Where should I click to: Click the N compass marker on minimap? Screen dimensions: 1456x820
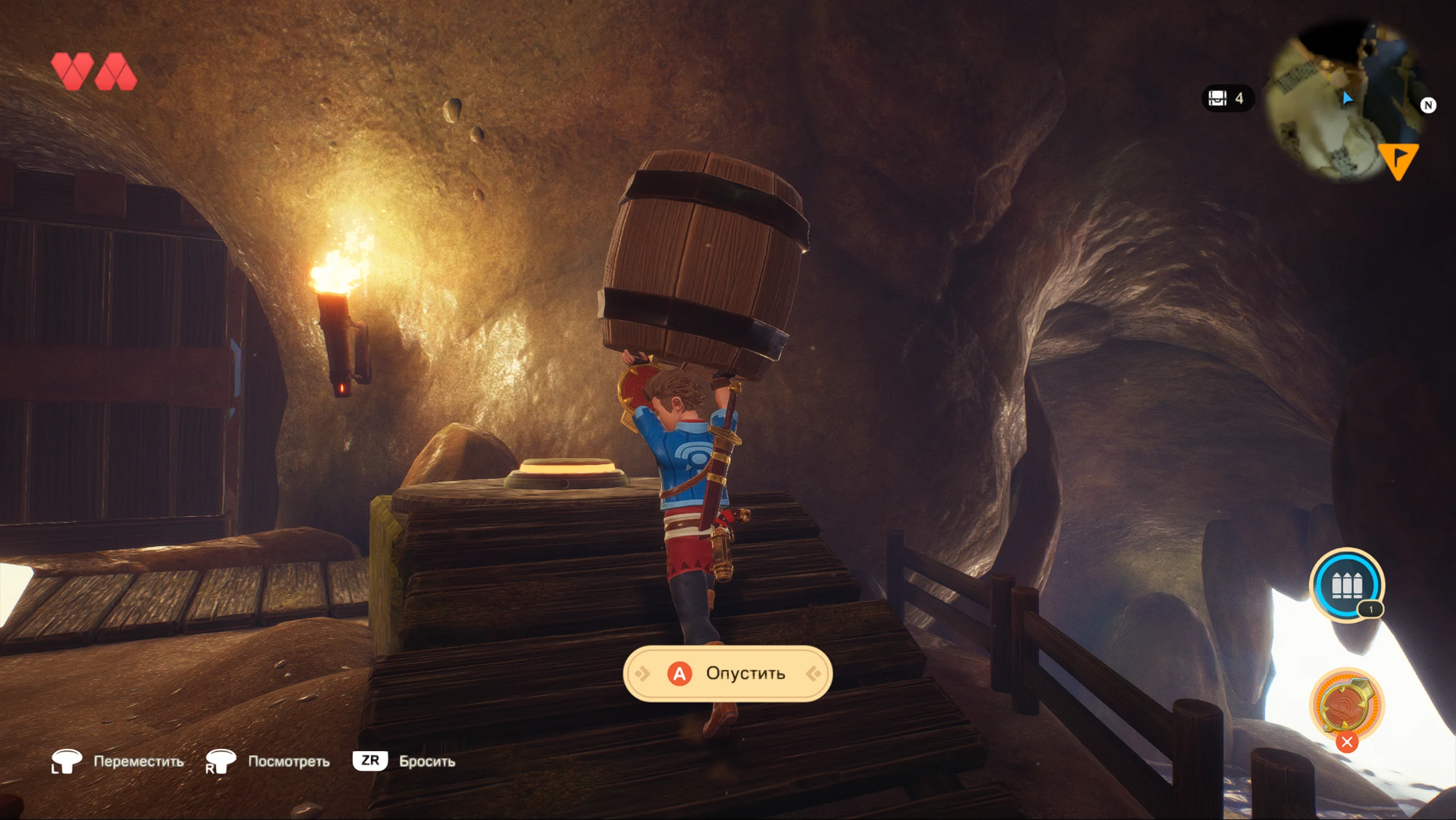click(1428, 105)
